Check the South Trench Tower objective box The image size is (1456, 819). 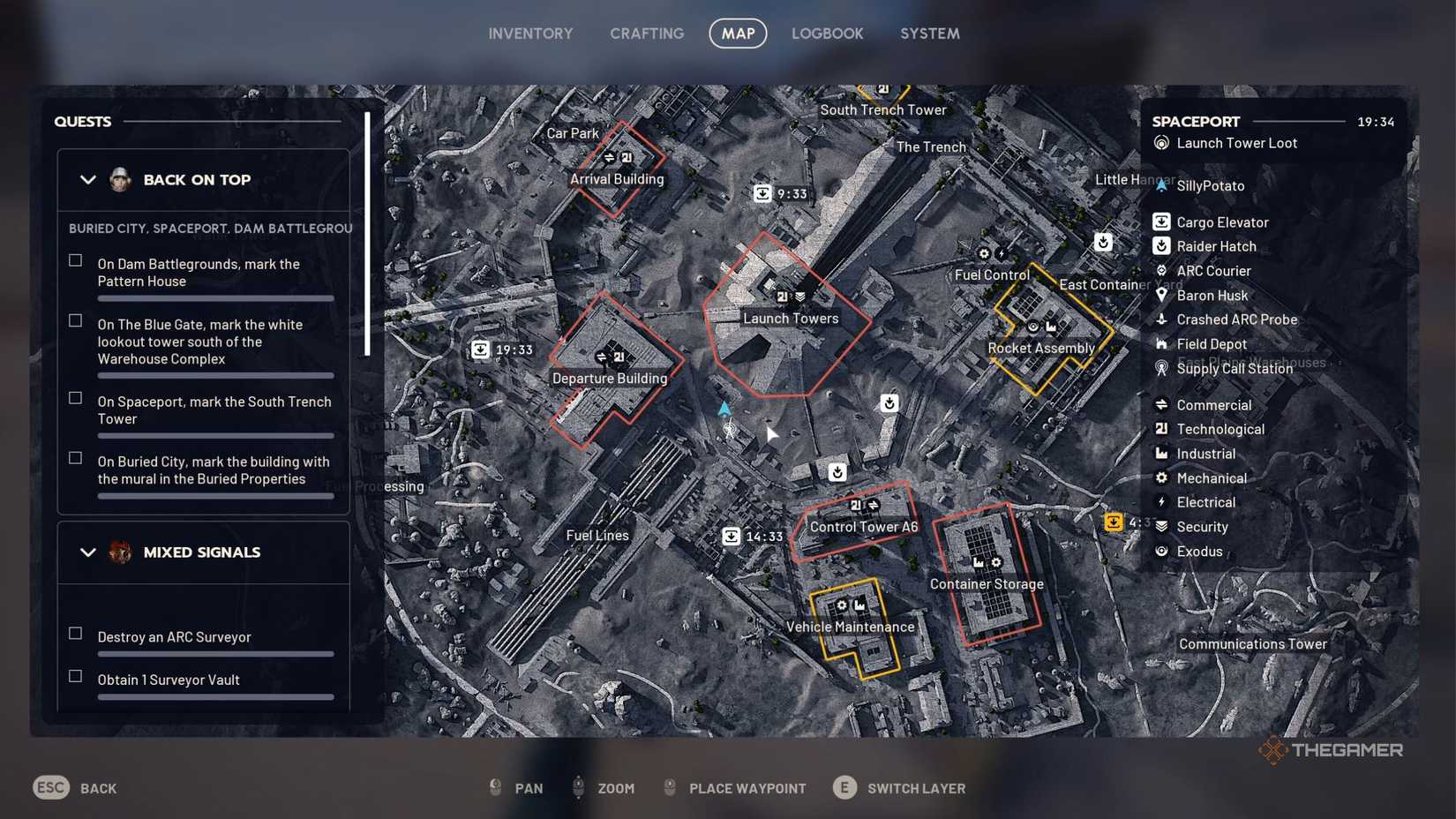click(74, 397)
